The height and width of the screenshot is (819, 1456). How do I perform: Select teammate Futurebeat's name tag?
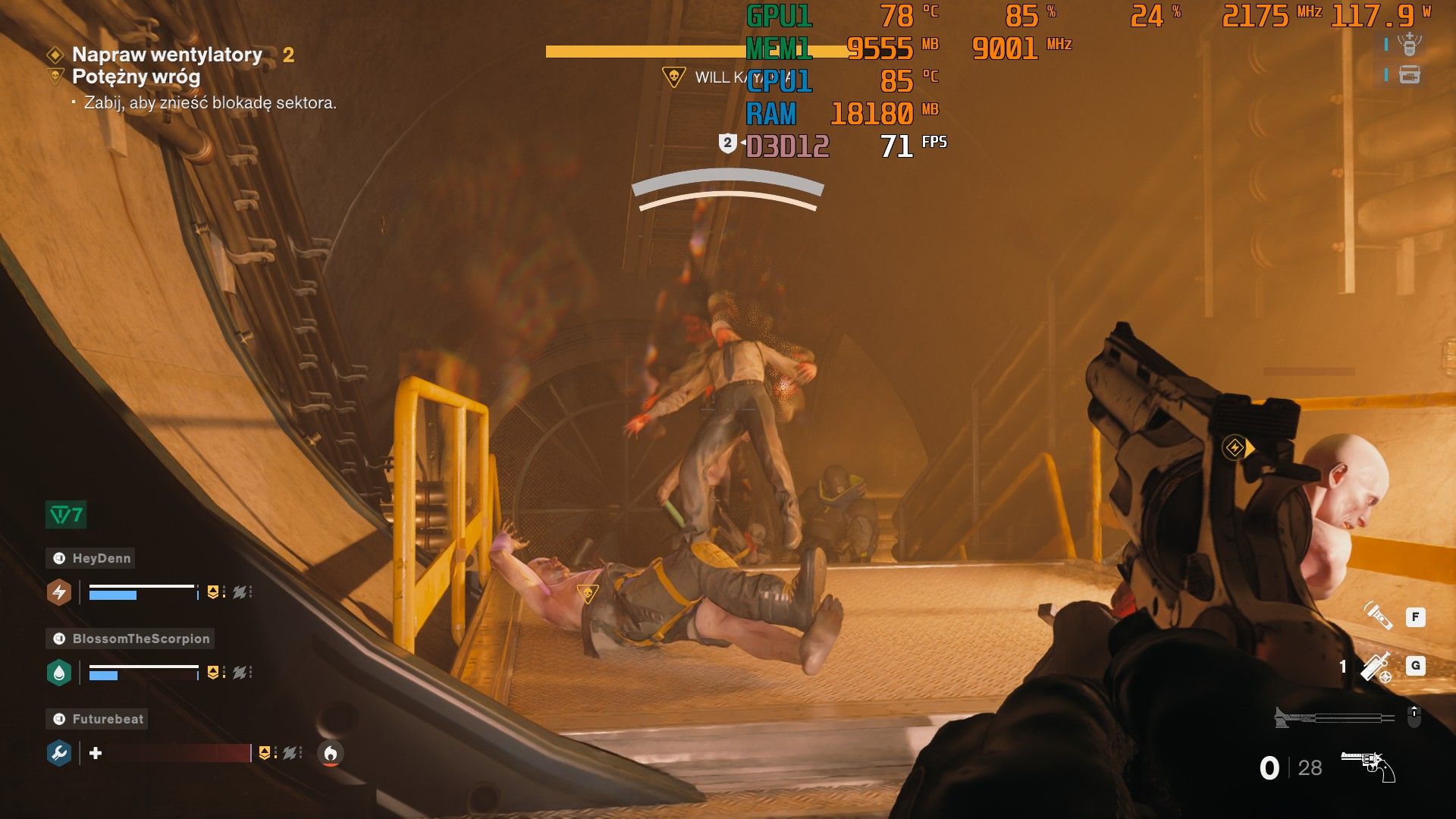tap(99, 719)
